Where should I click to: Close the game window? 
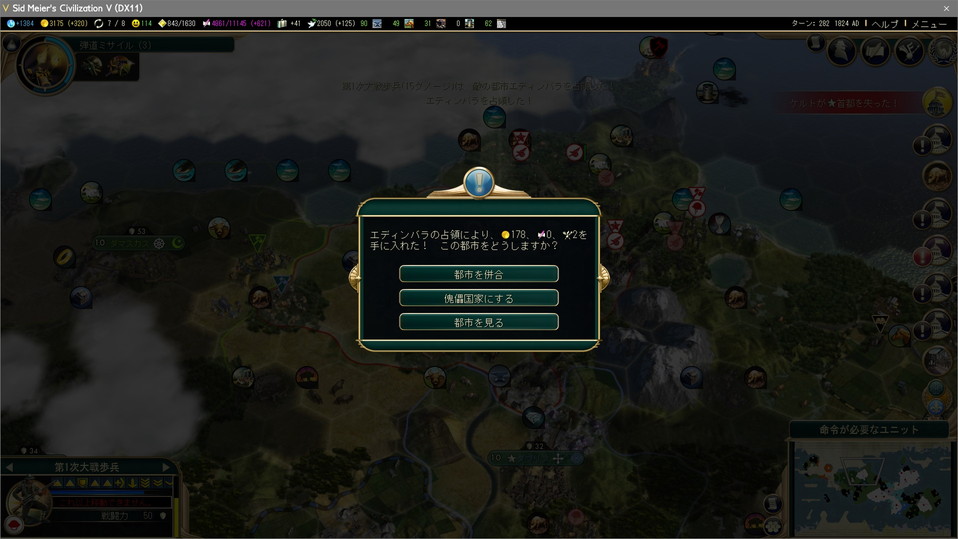coord(946,8)
